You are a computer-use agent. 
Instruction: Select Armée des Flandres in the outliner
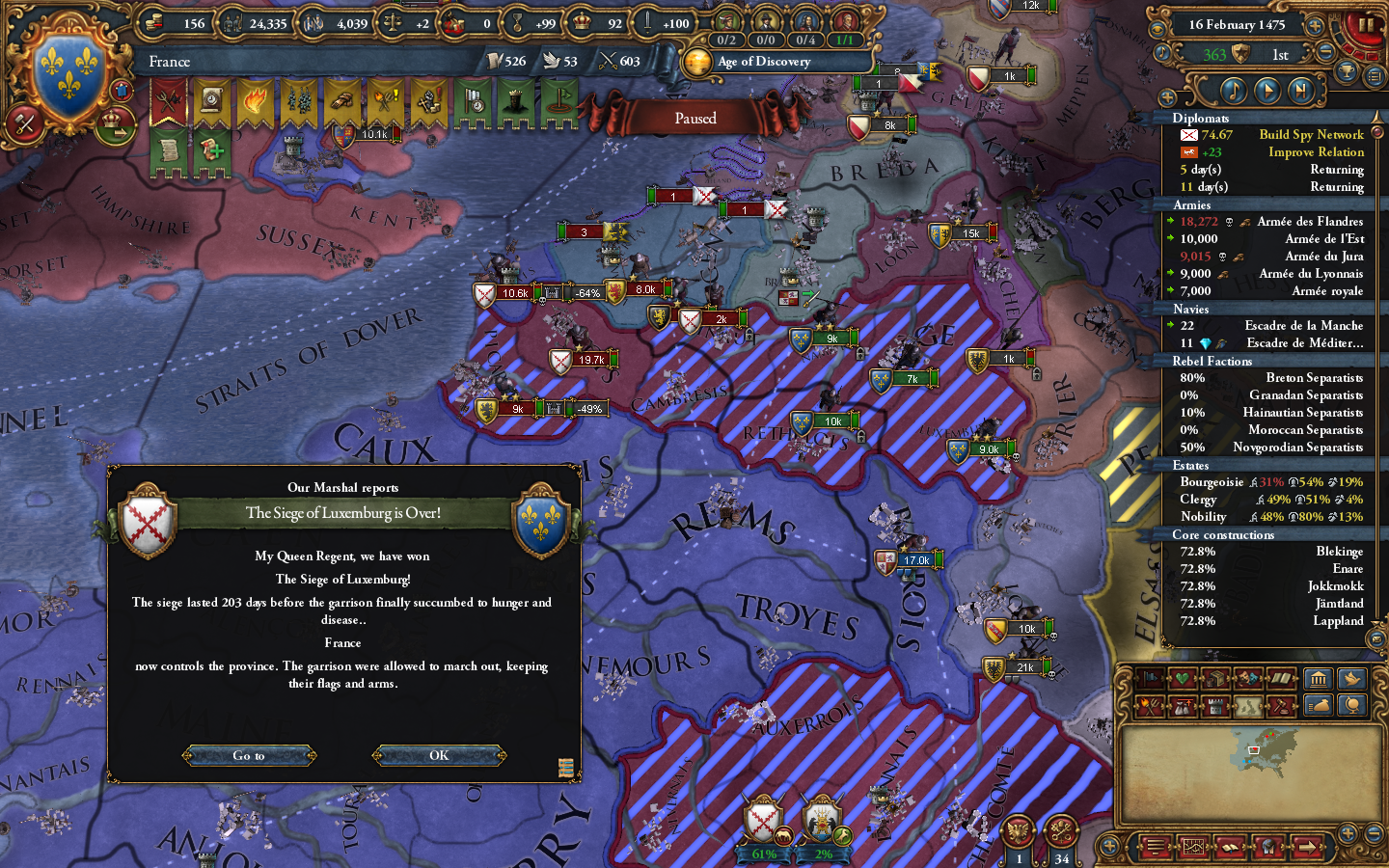pos(1309,221)
